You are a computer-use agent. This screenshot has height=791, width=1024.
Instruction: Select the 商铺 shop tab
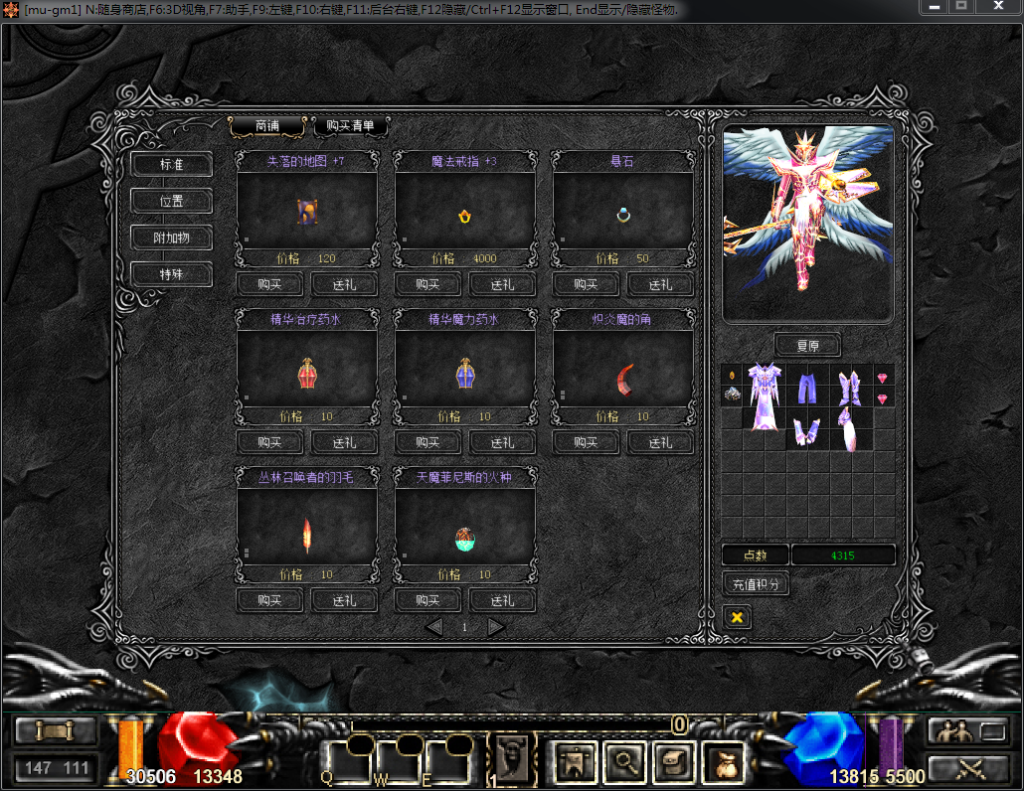coord(267,126)
